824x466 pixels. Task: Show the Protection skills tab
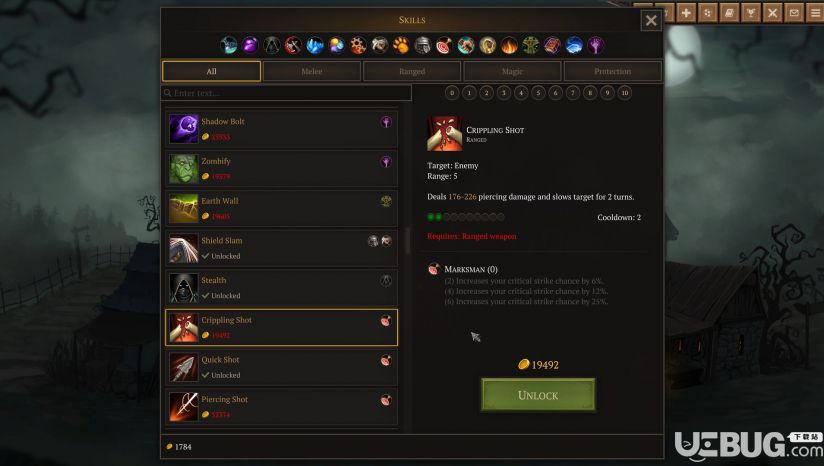coord(612,71)
